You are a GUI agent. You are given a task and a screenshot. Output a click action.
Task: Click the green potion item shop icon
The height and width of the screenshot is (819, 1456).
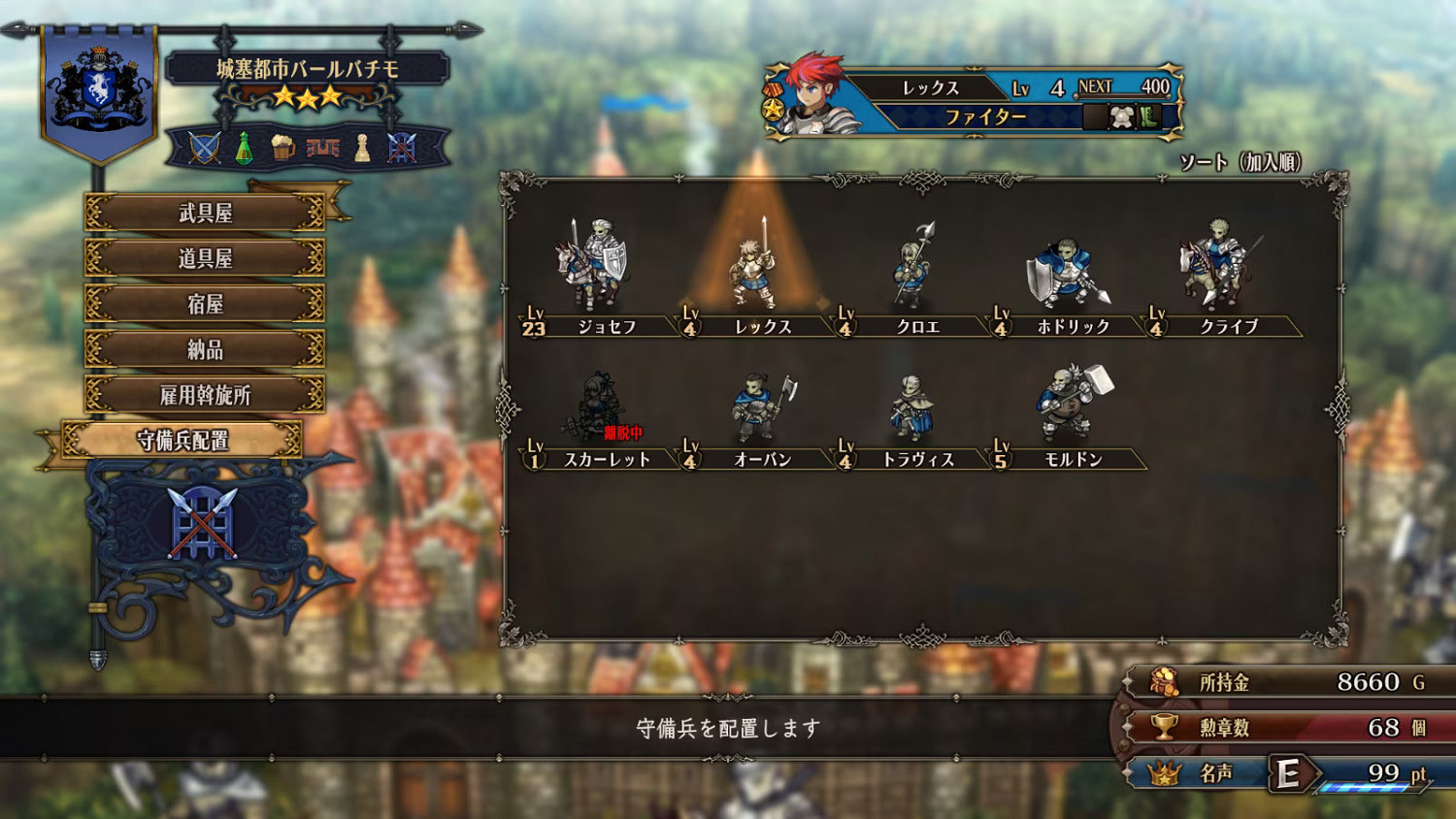pos(243,147)
